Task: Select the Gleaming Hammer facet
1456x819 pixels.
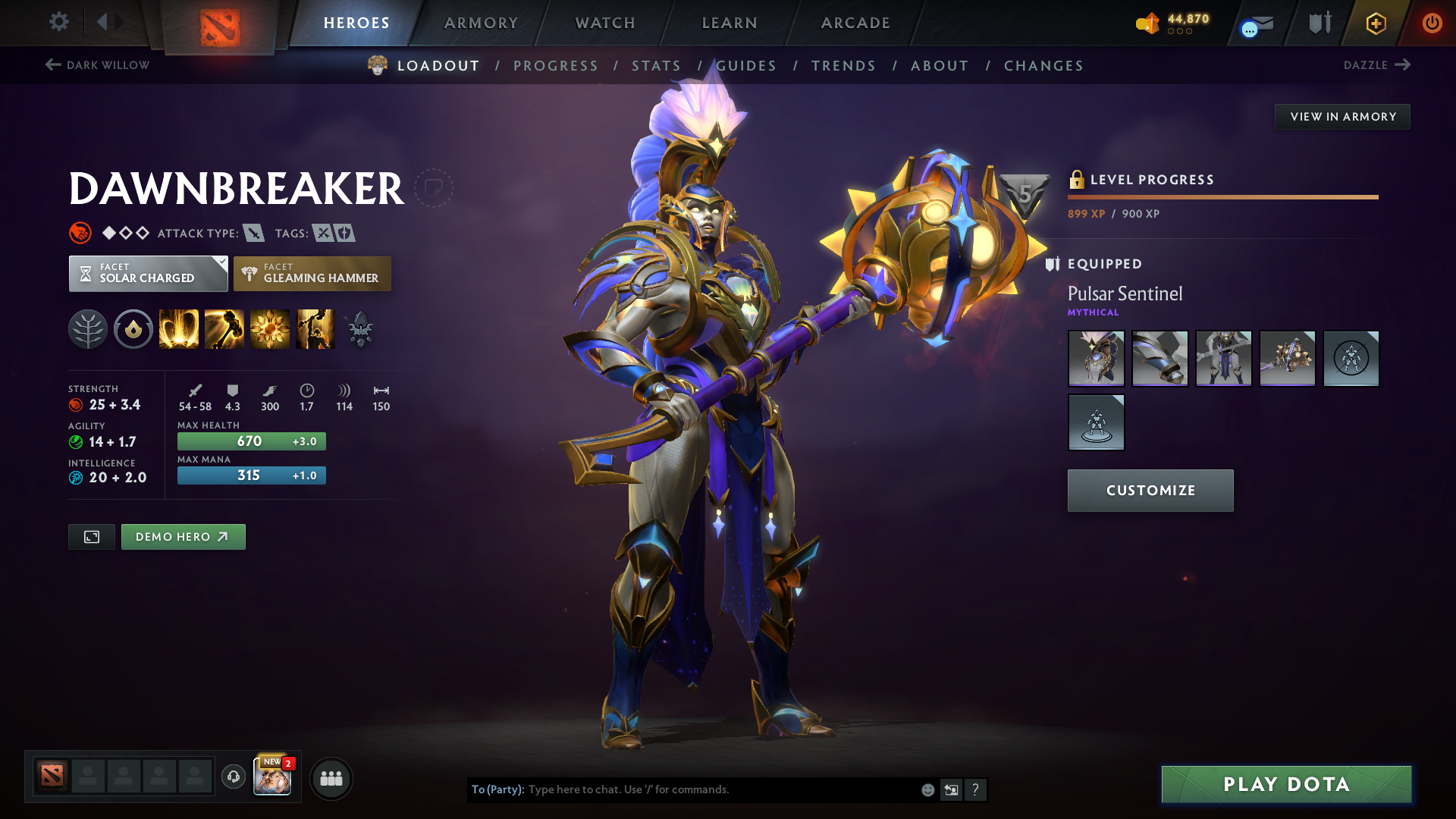Action: pyautogui.click(x=312, y=273)
